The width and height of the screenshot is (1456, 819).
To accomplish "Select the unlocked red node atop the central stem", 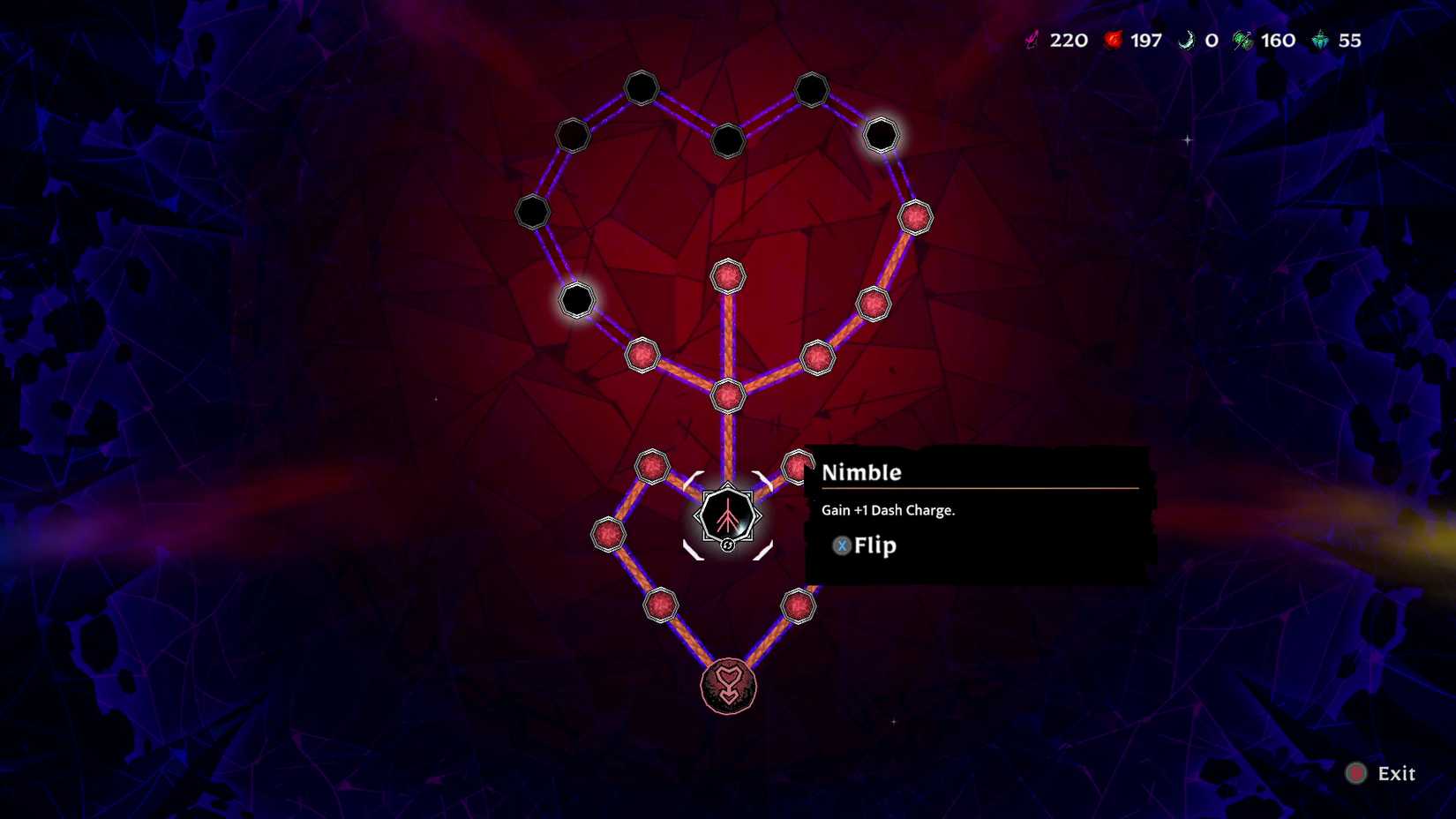I will point(729,277).
